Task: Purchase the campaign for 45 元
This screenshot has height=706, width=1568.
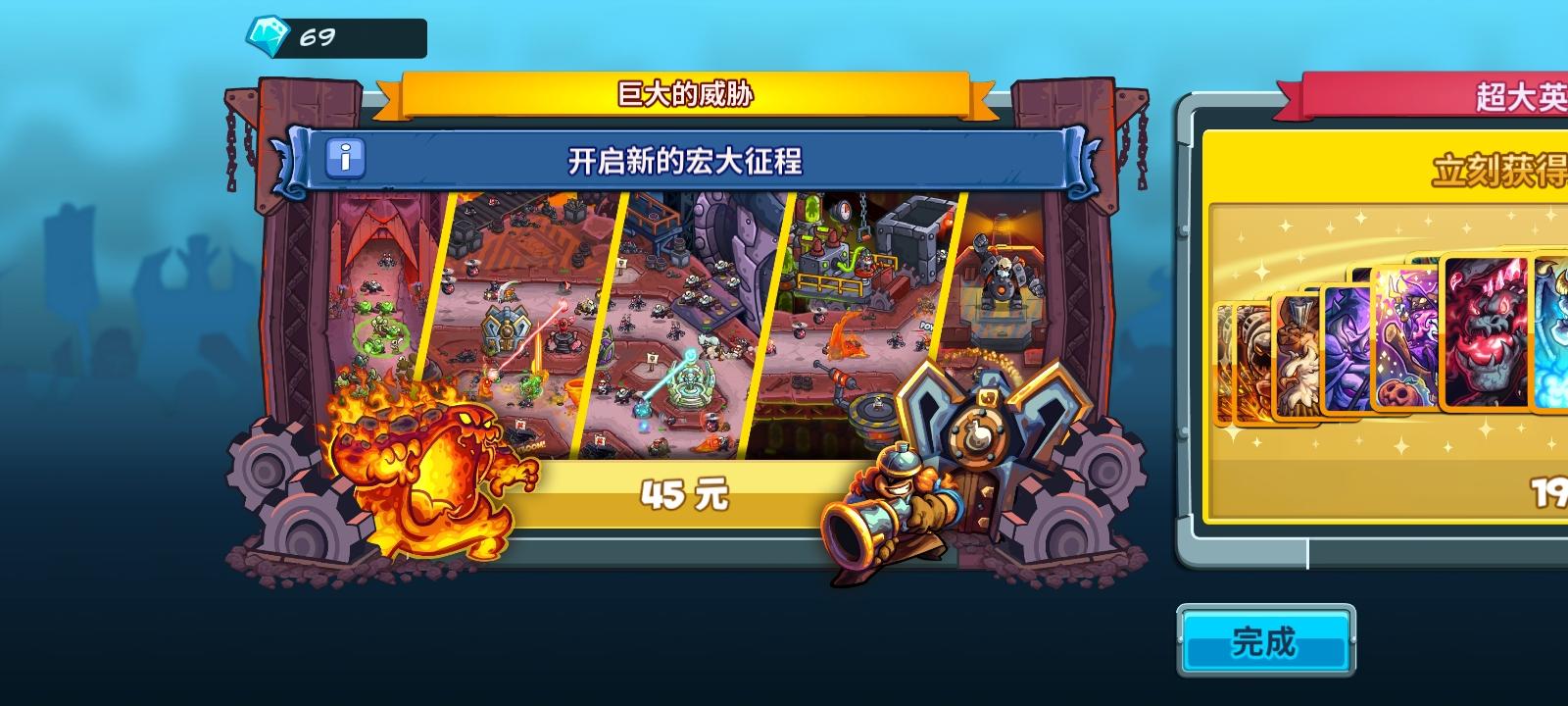Action: coord(686,495)
